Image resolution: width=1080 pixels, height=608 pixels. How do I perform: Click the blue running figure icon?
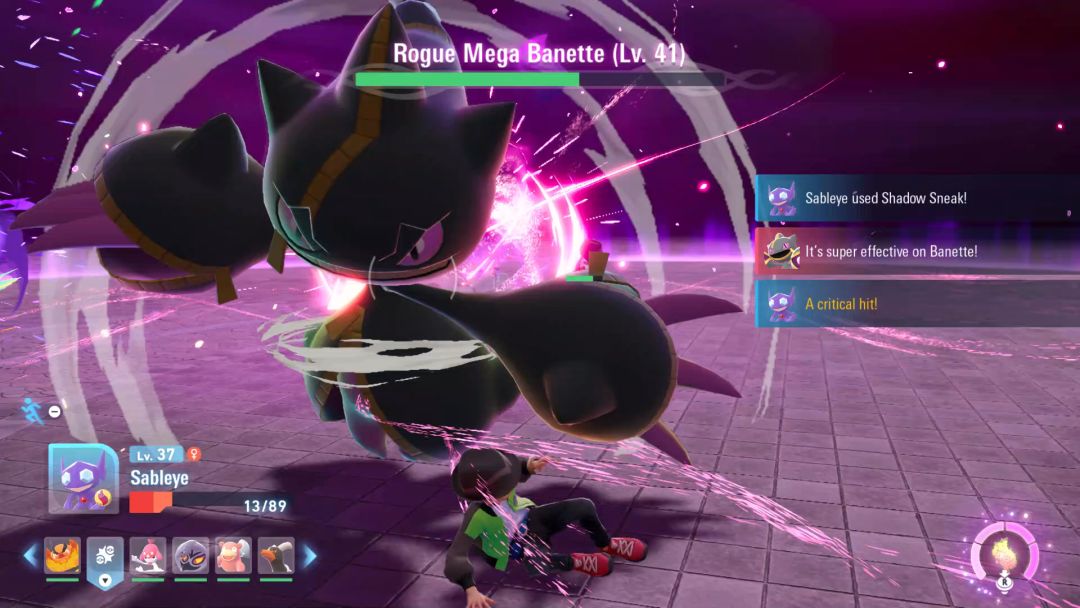(32, 409)
